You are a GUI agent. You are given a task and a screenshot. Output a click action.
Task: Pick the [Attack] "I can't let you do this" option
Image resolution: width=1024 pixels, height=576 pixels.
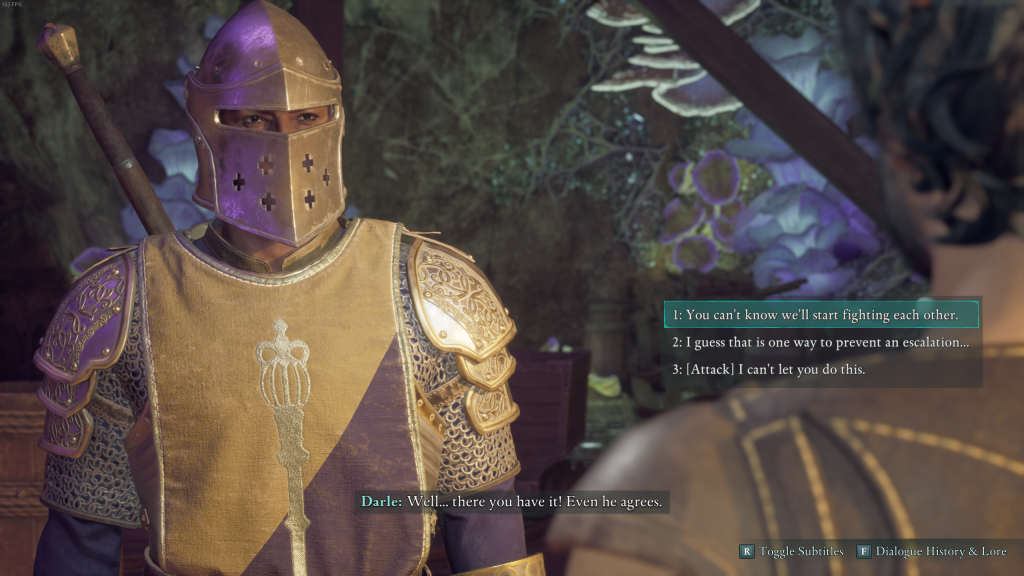768,370
